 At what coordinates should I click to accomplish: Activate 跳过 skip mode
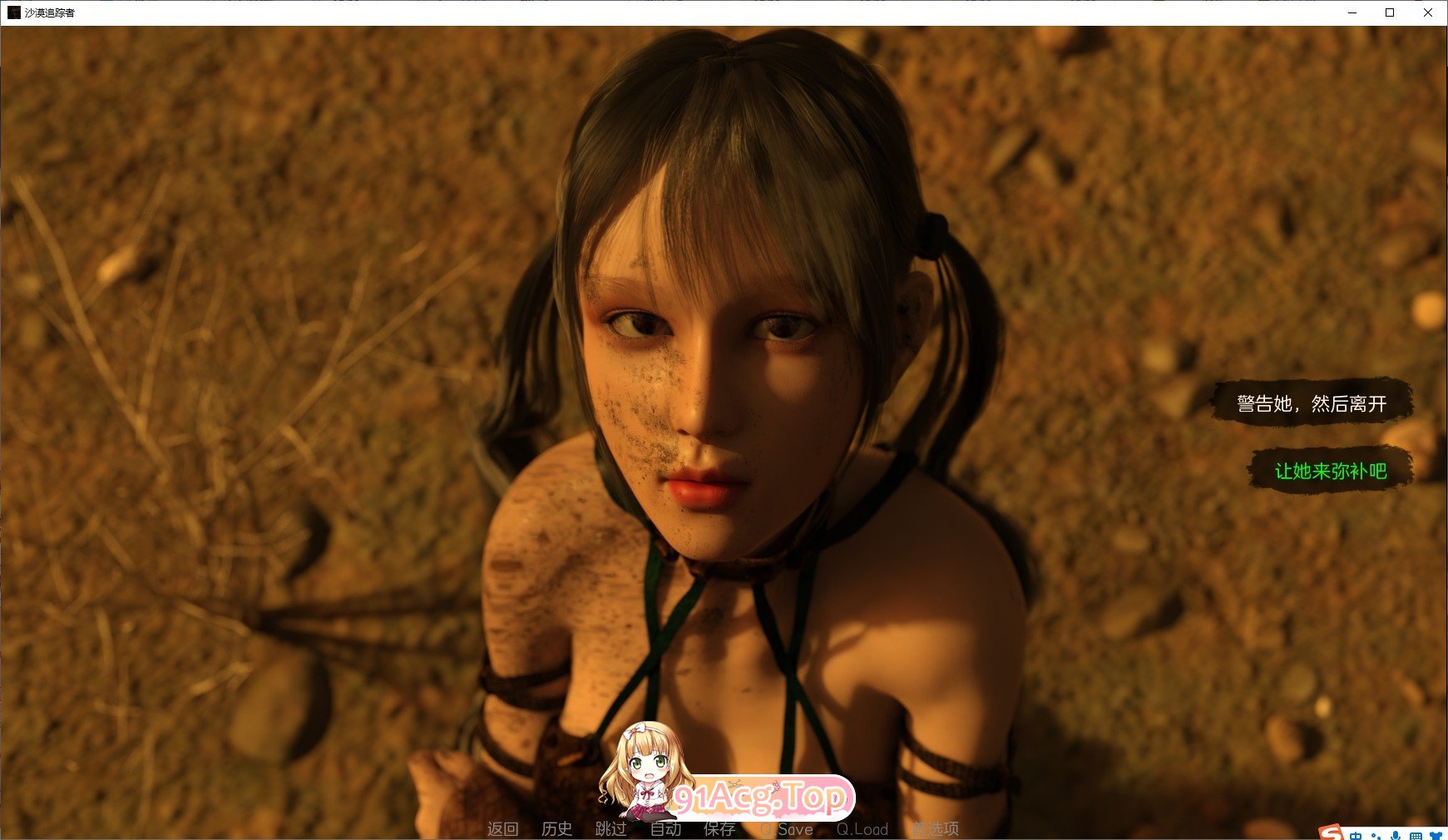point(611,829)
